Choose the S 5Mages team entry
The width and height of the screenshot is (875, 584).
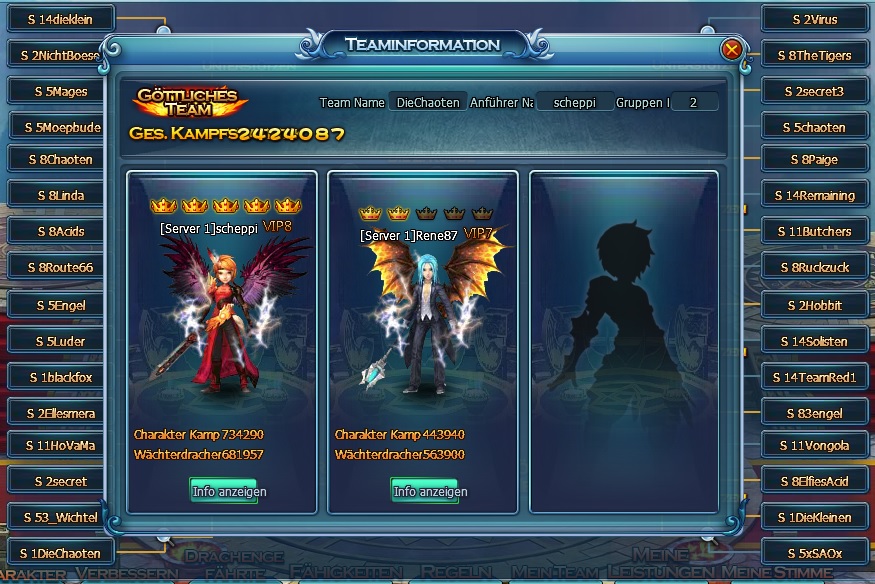(x=60, y=91)
